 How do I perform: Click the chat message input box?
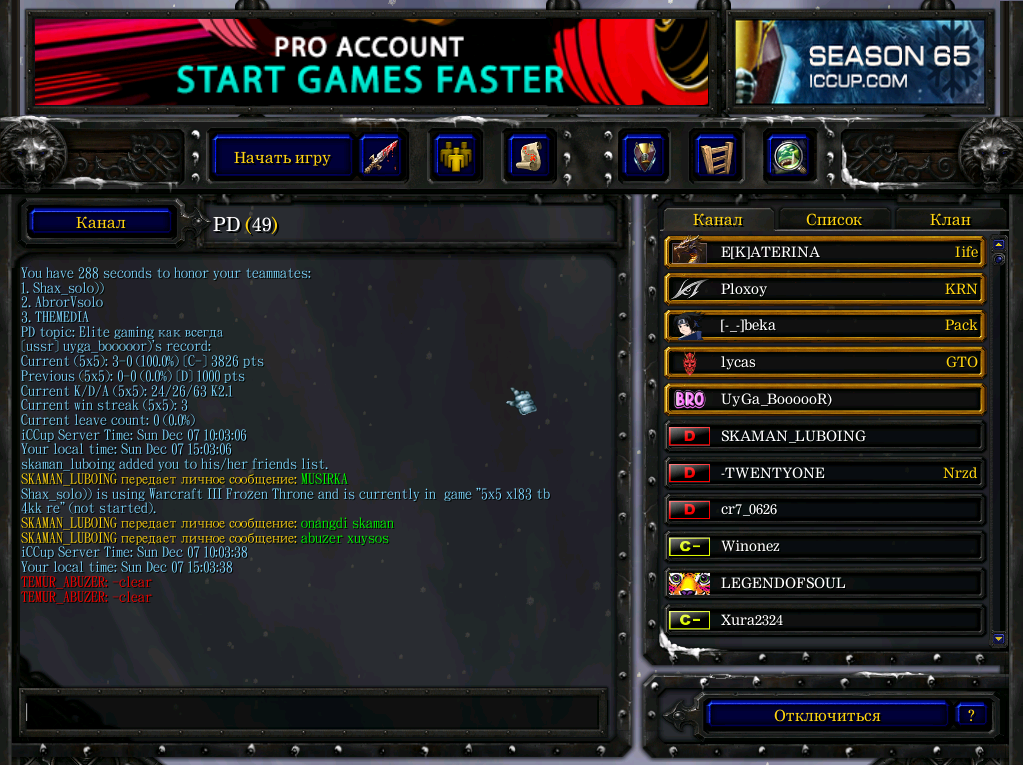pyautogui.click(x=312, y=712)
